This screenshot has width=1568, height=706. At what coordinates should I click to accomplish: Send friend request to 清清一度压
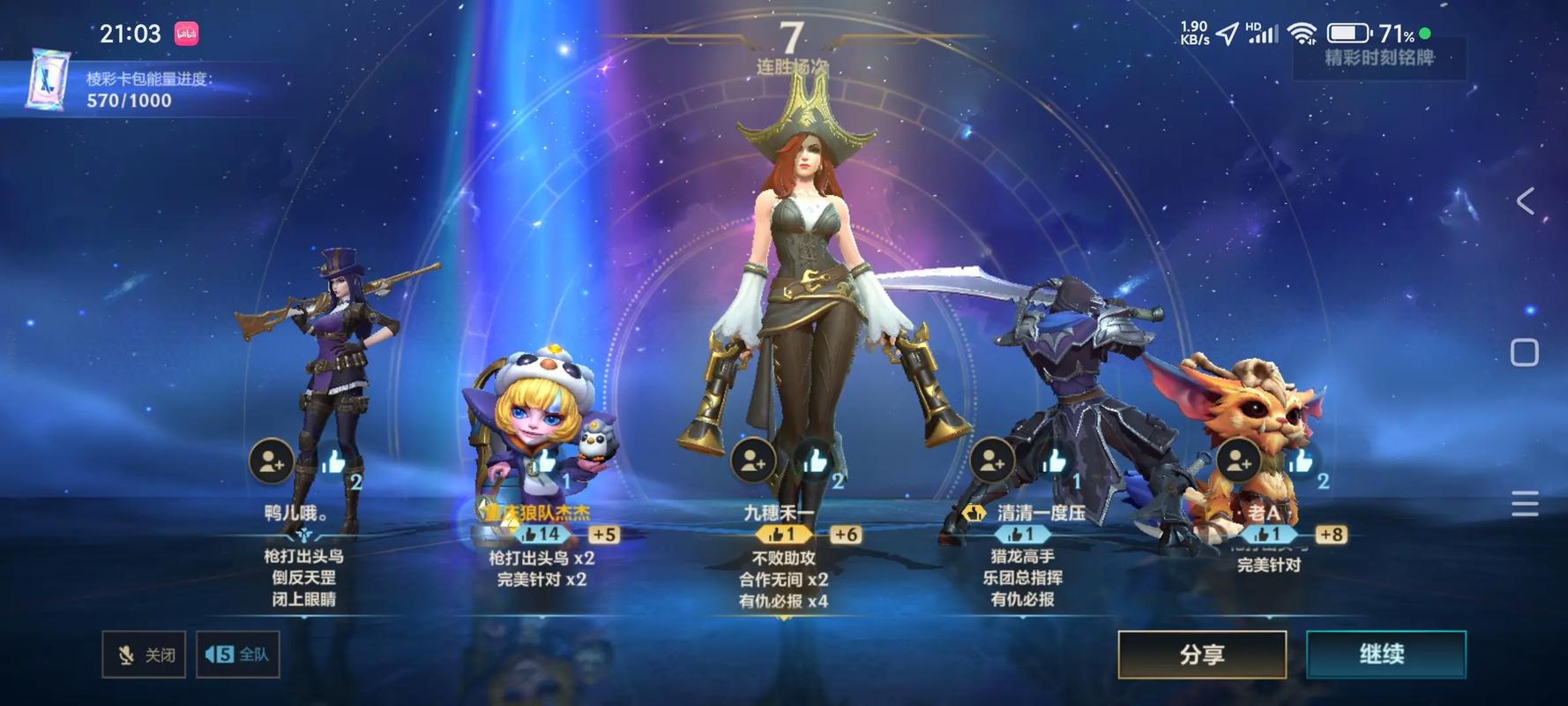991,461
